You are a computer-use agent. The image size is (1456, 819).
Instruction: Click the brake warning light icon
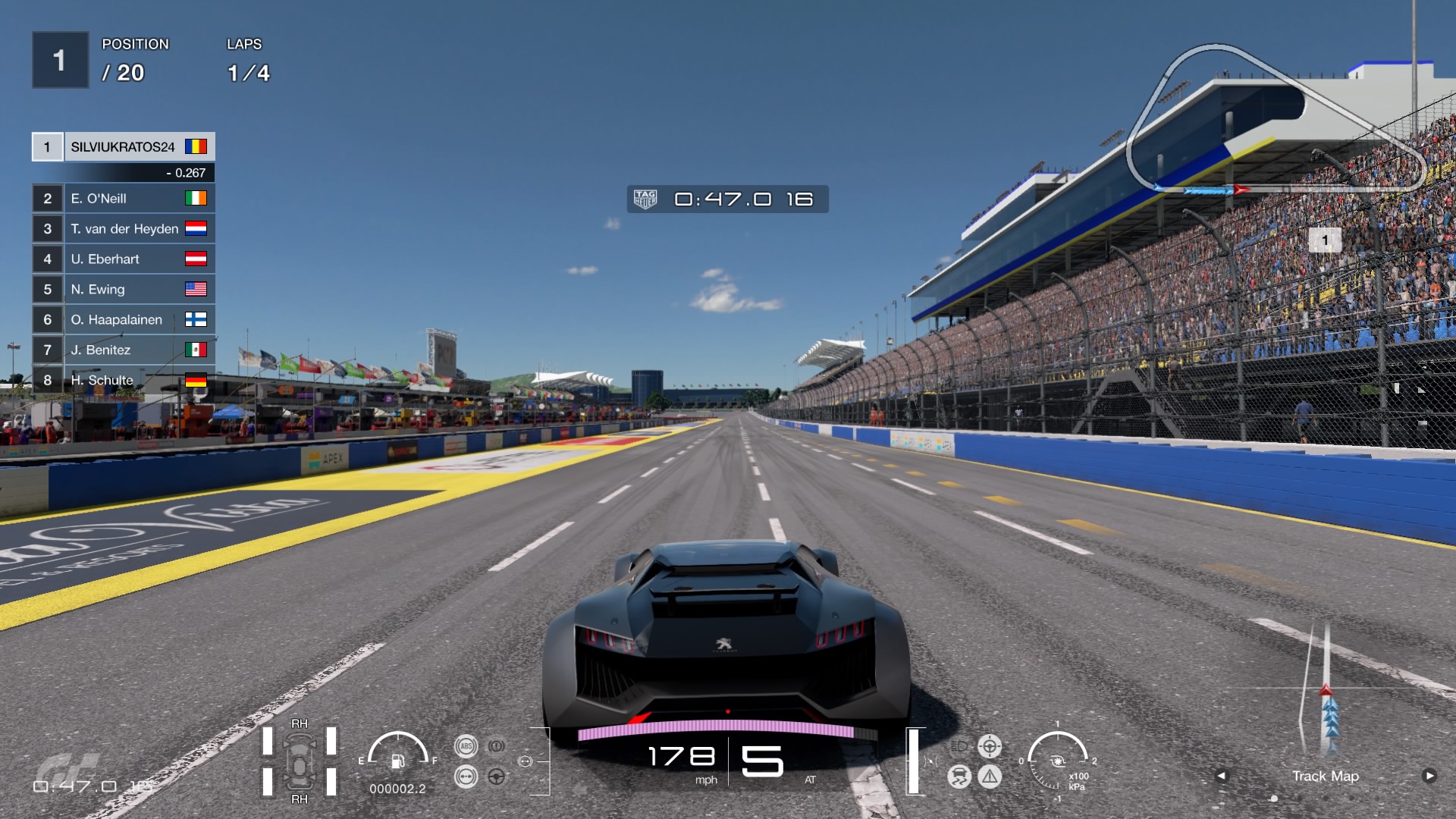497,745
